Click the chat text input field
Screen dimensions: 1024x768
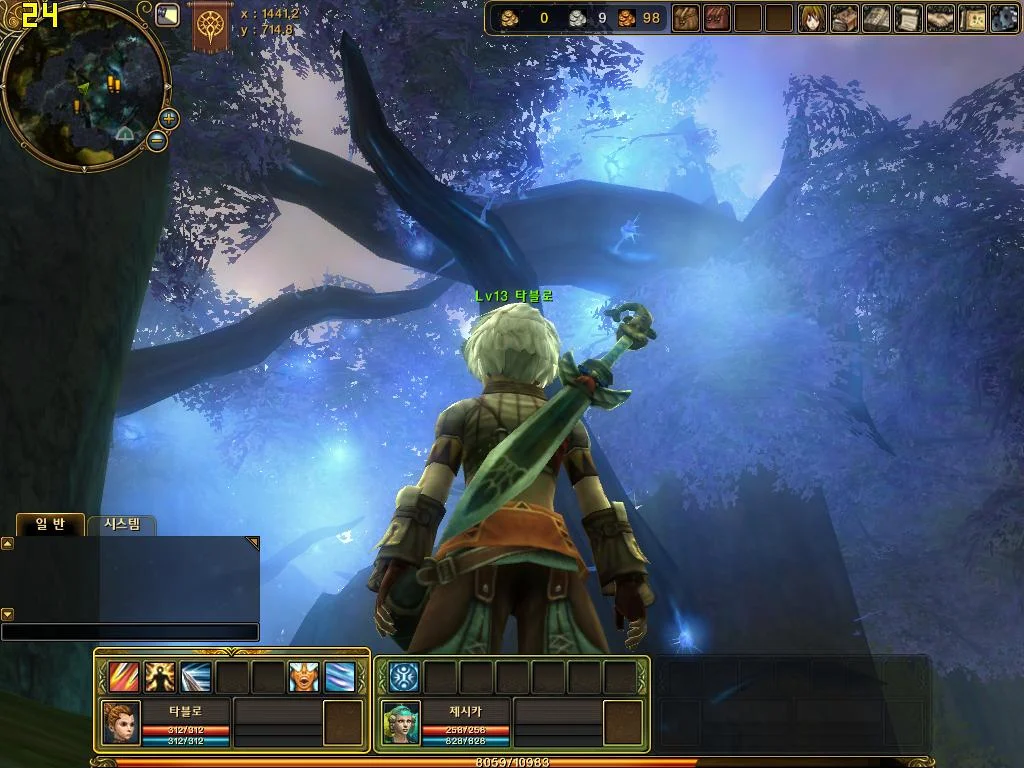tap(130, 632)
